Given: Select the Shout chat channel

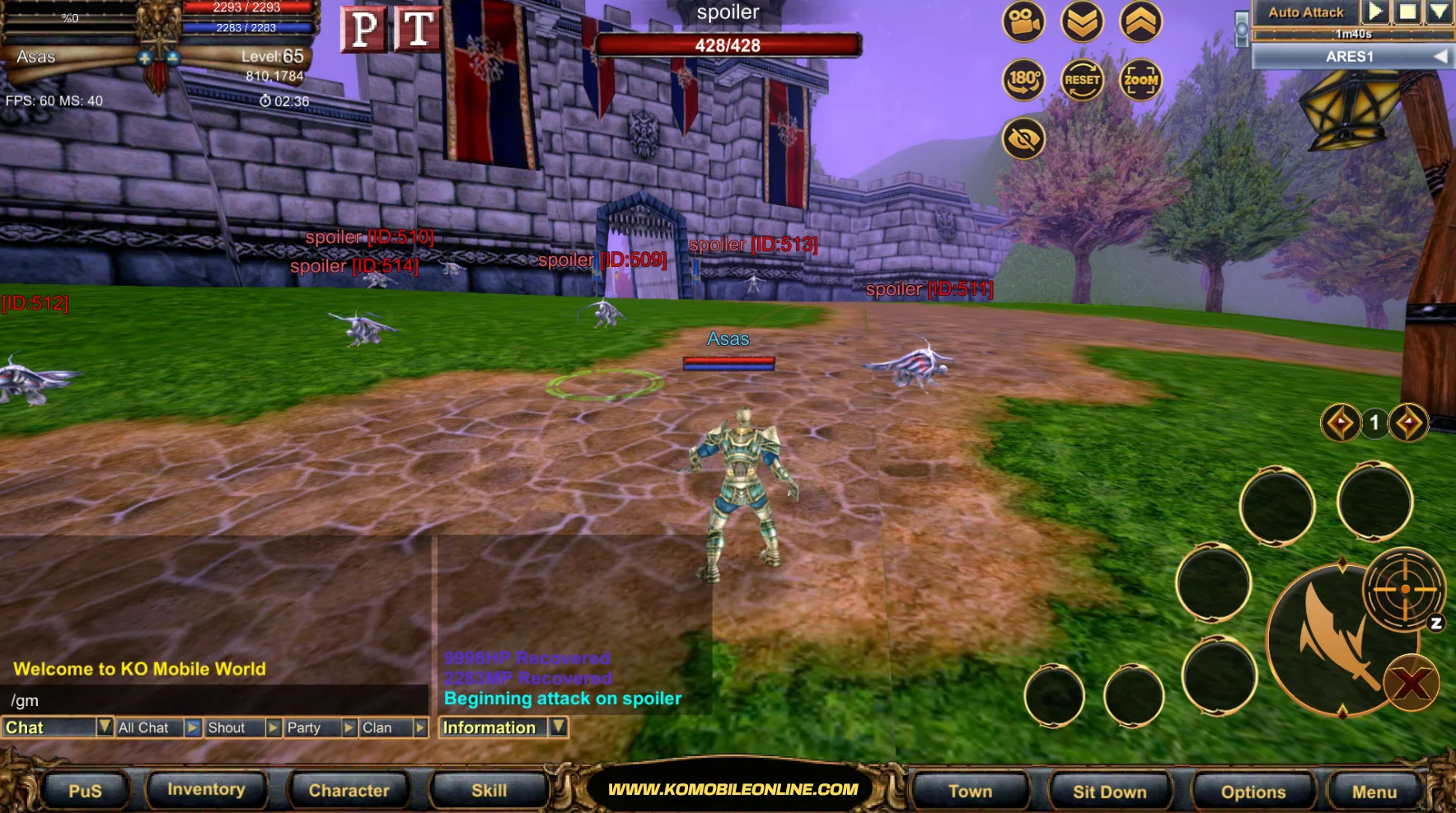Looking at the screenshot, I should coord(233,728).
